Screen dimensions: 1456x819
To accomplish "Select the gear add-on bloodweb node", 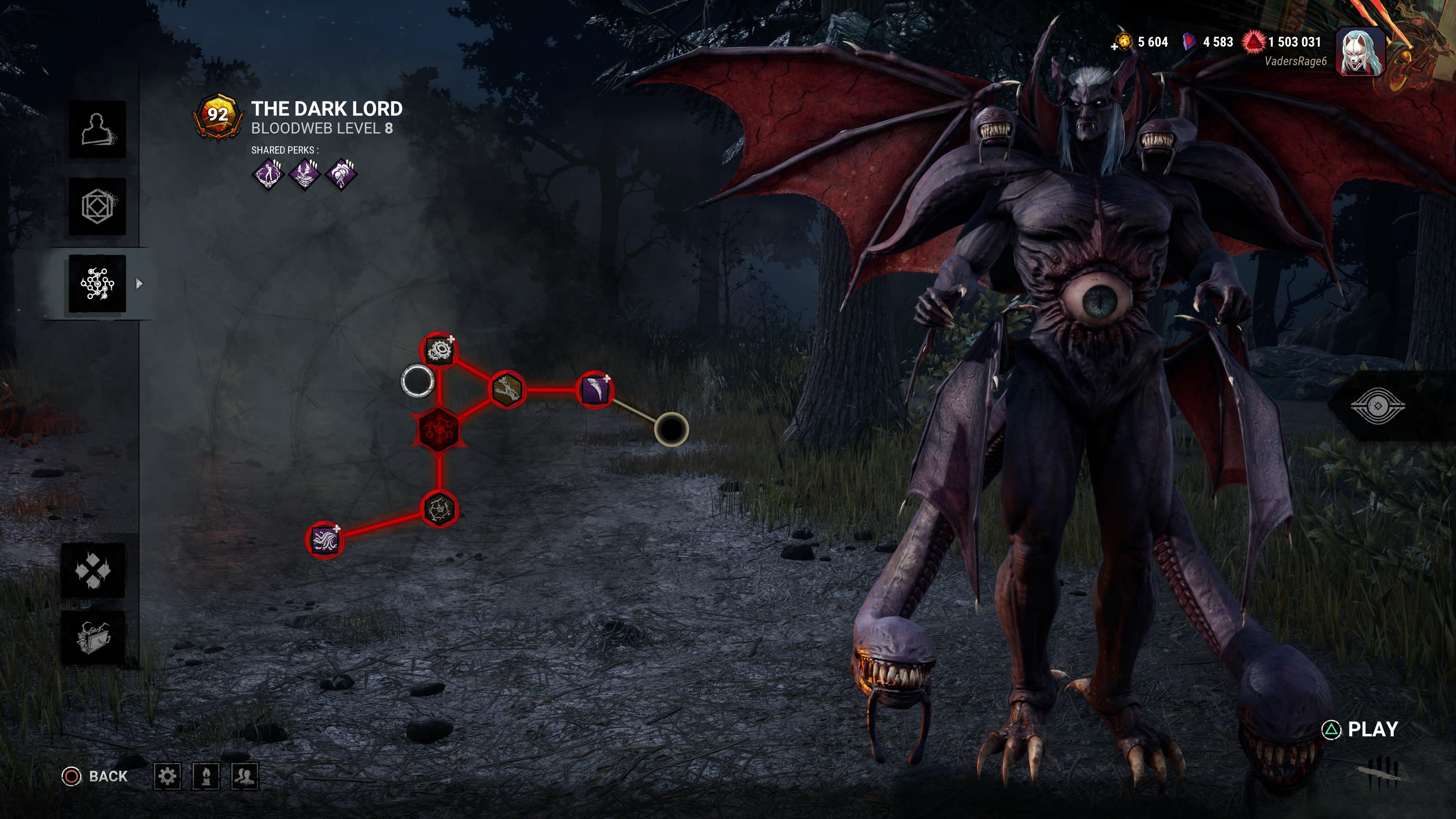I will coord(439,350).
